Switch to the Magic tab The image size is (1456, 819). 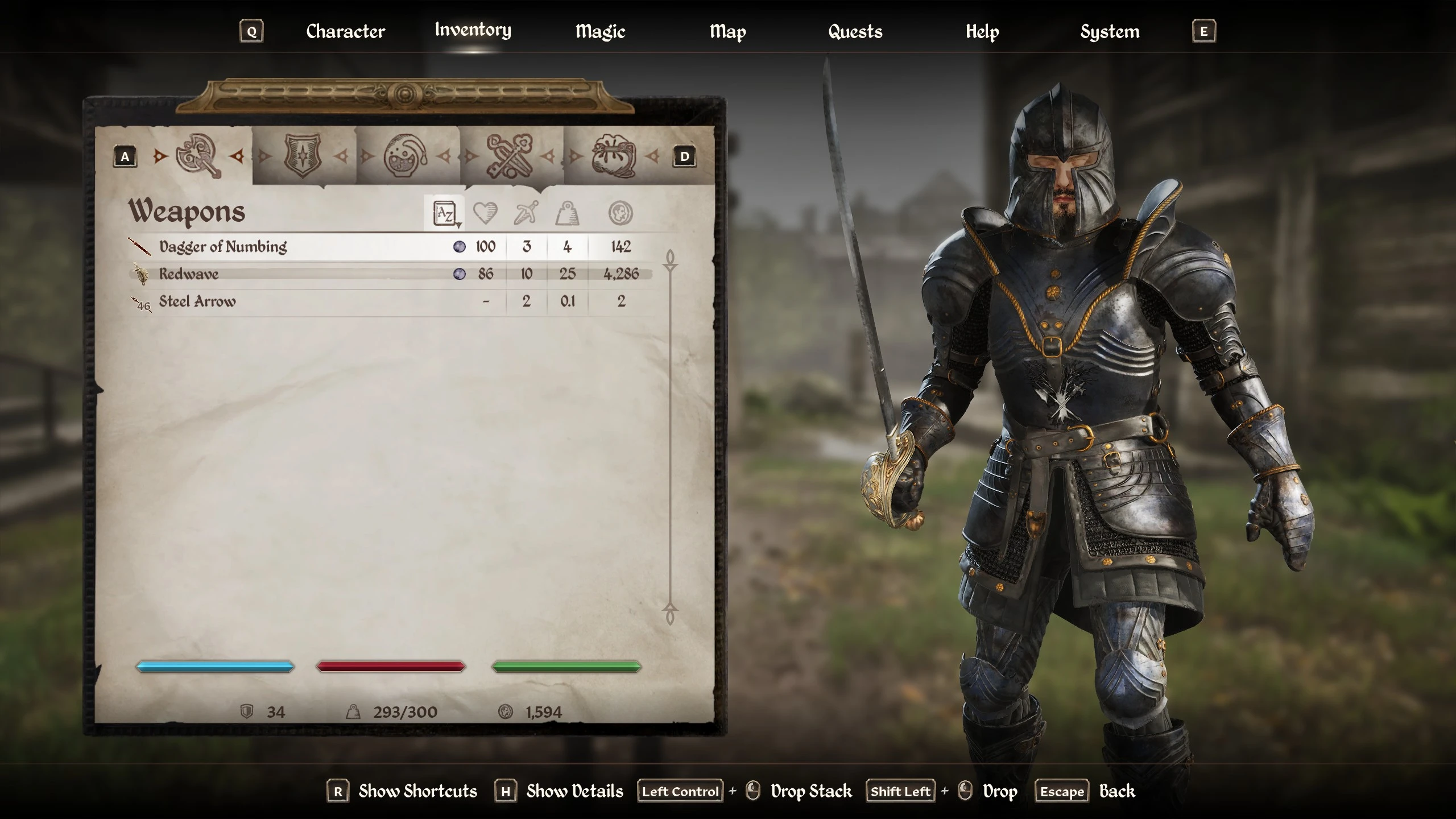tap(600, 31)
